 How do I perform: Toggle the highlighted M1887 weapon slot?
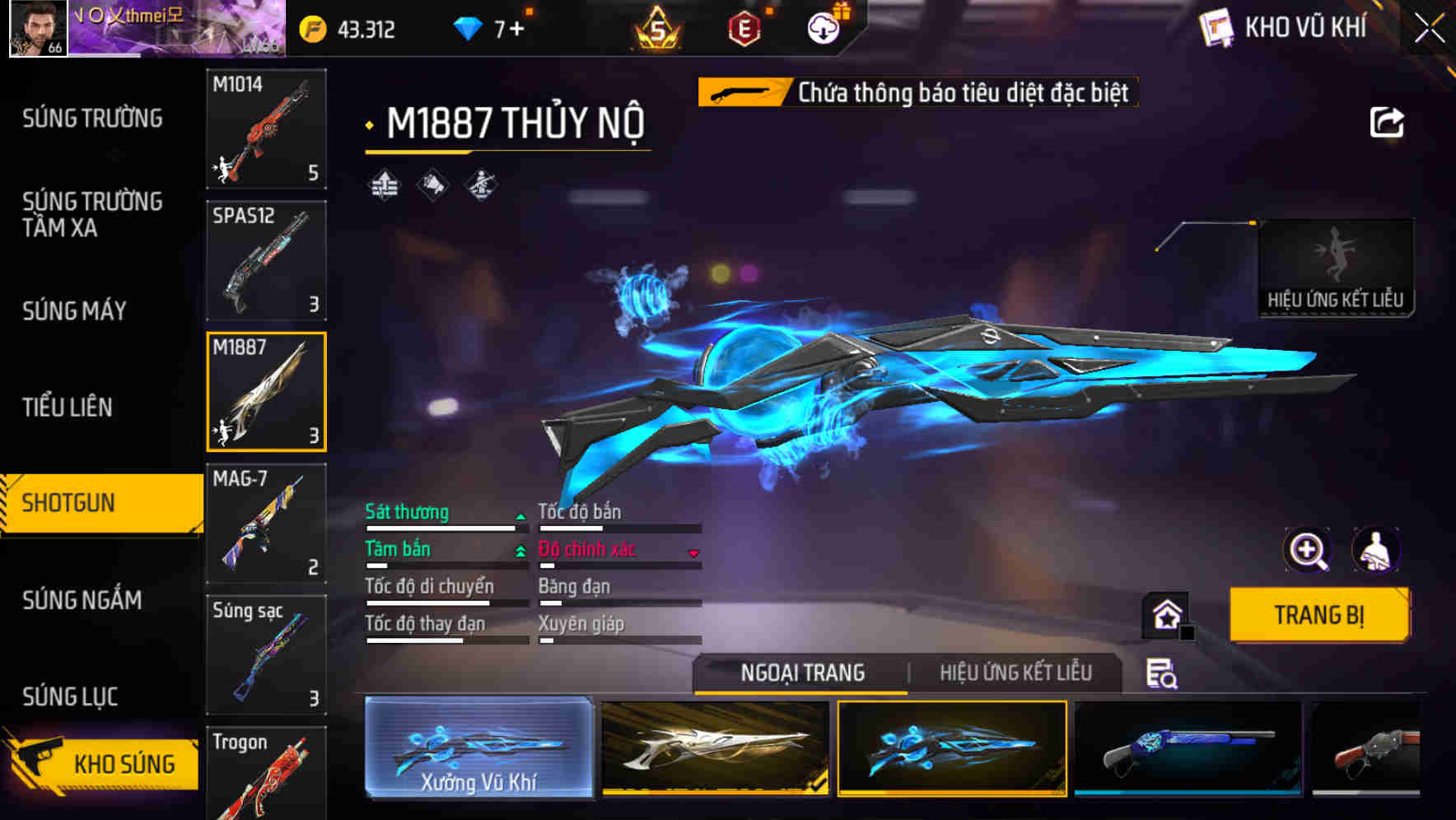tap(266, 392)
